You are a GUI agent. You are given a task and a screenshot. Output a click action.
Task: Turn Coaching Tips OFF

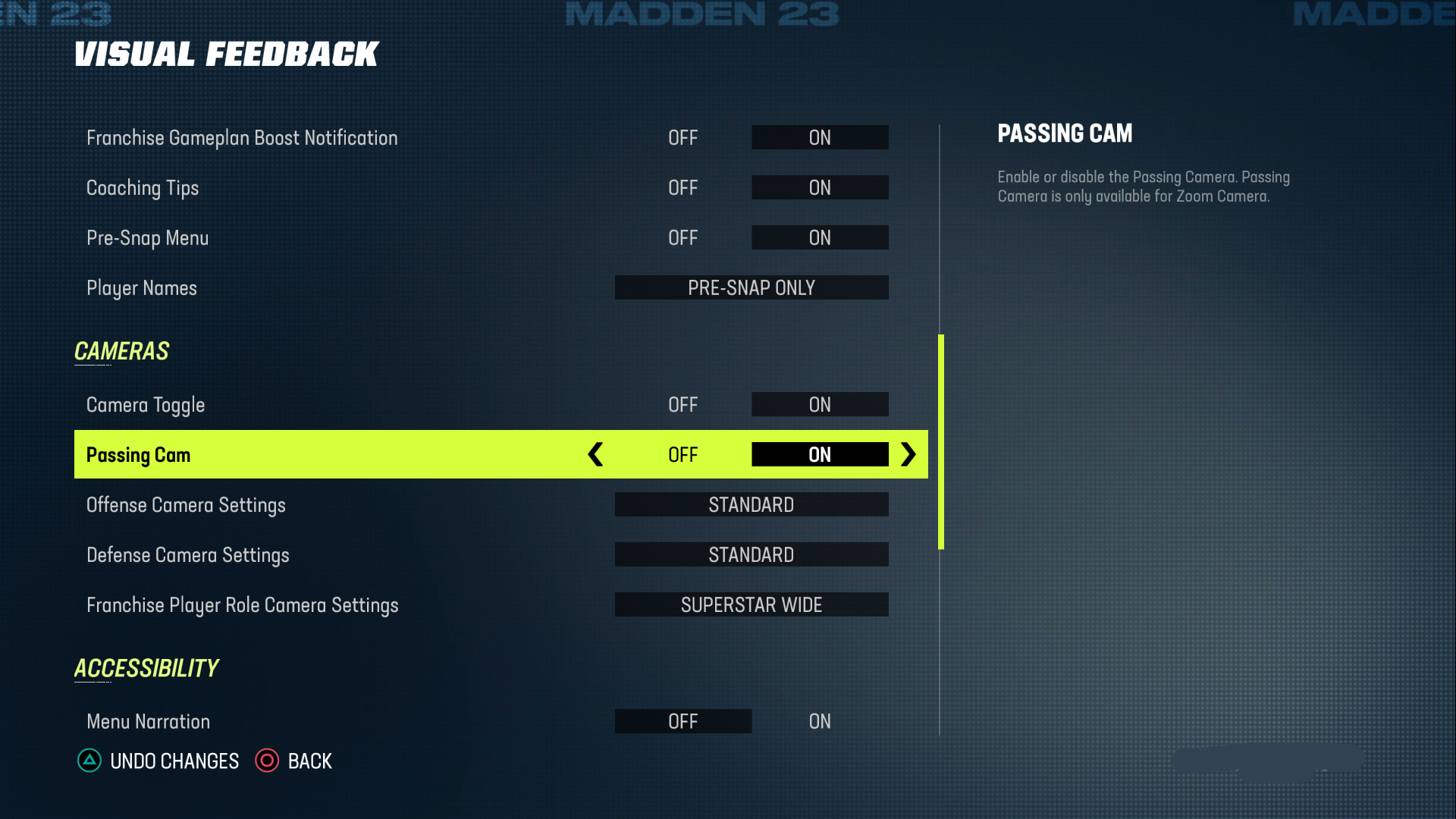point(683,187)
